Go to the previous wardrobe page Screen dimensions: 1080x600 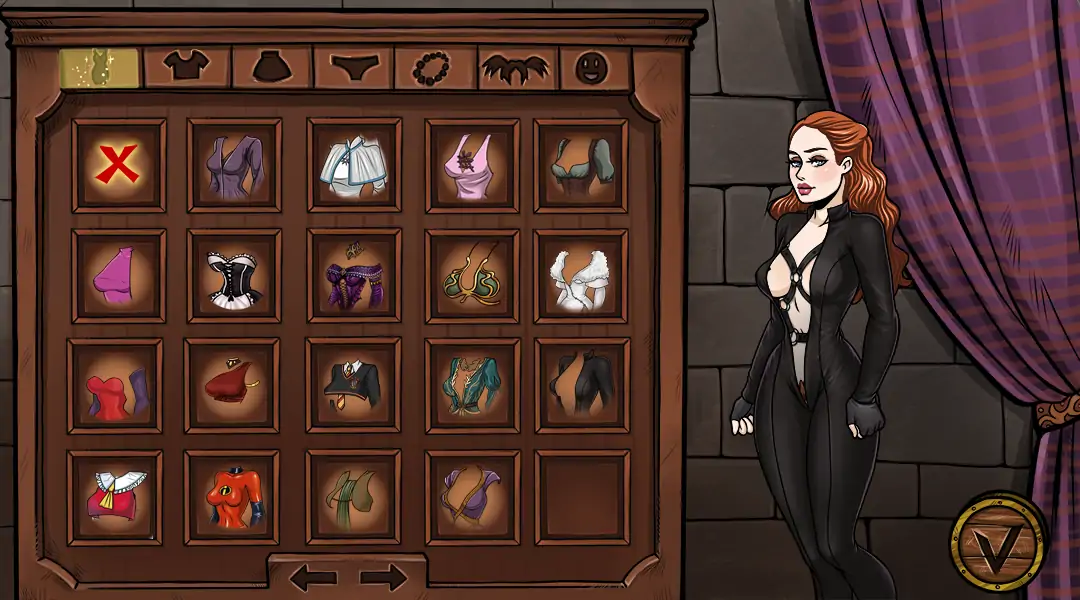312,577
